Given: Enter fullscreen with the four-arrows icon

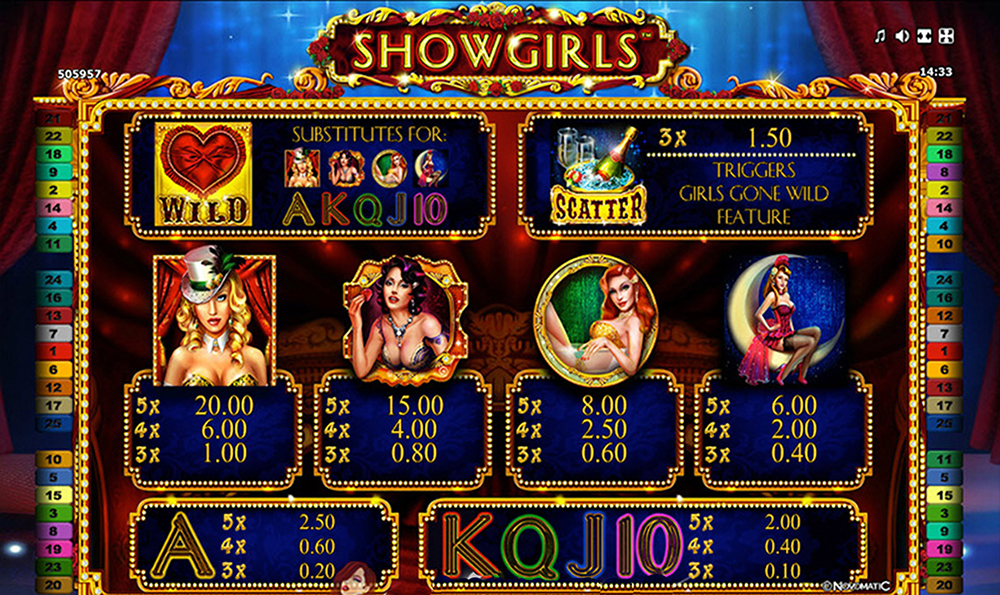Looking at the screenshot, I should click(946, 37).
